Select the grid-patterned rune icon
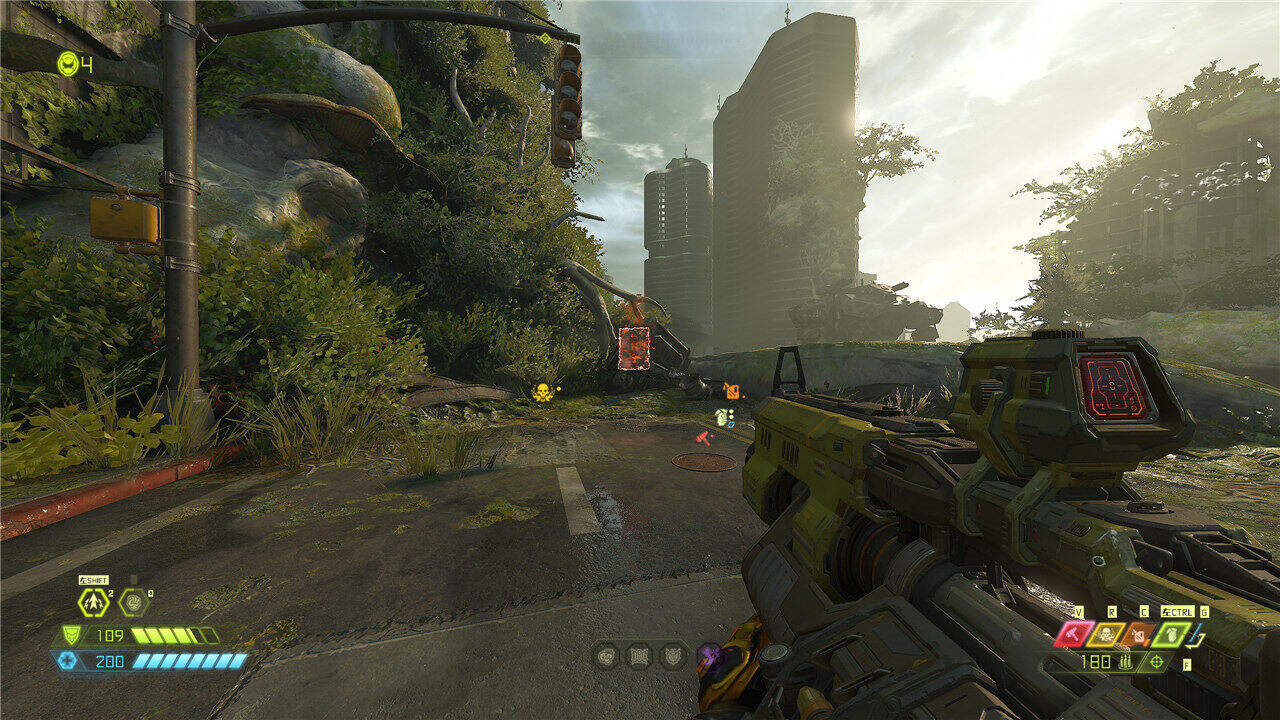This screenshot has width=1280, height=720. coord(638,656)
